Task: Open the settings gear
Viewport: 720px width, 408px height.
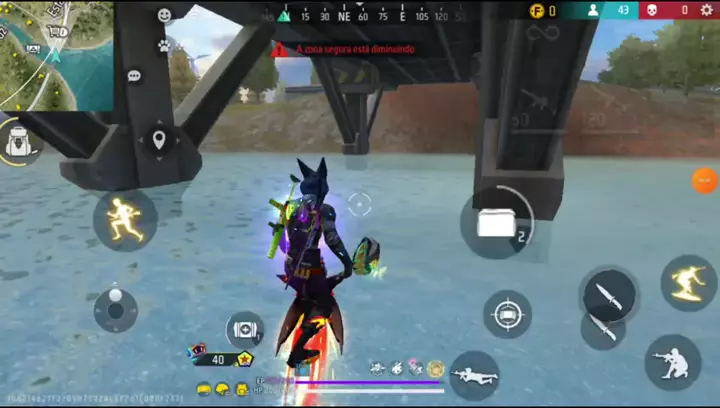Action: 707,10
